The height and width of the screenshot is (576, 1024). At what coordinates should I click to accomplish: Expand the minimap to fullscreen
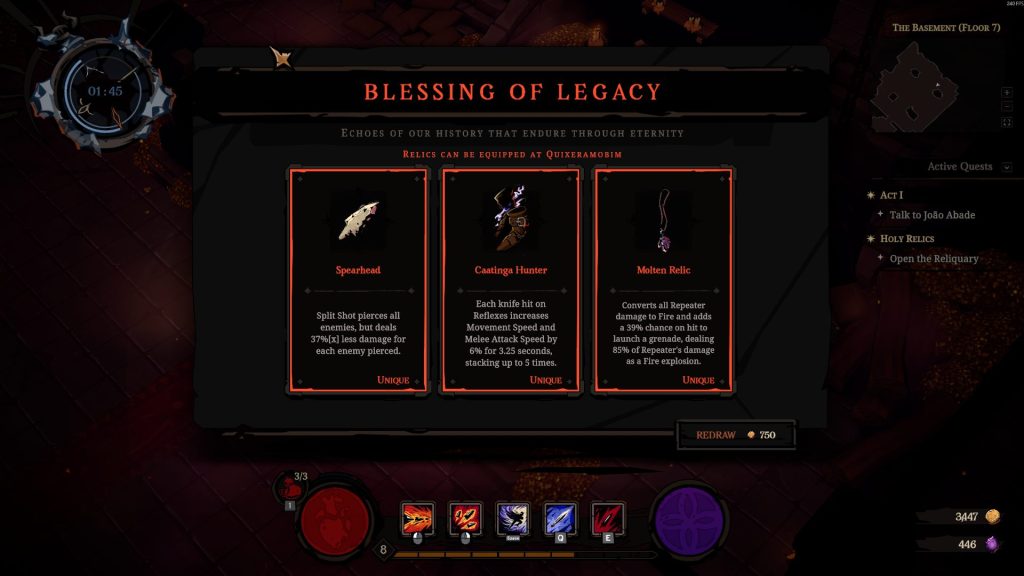[1007, 122]
